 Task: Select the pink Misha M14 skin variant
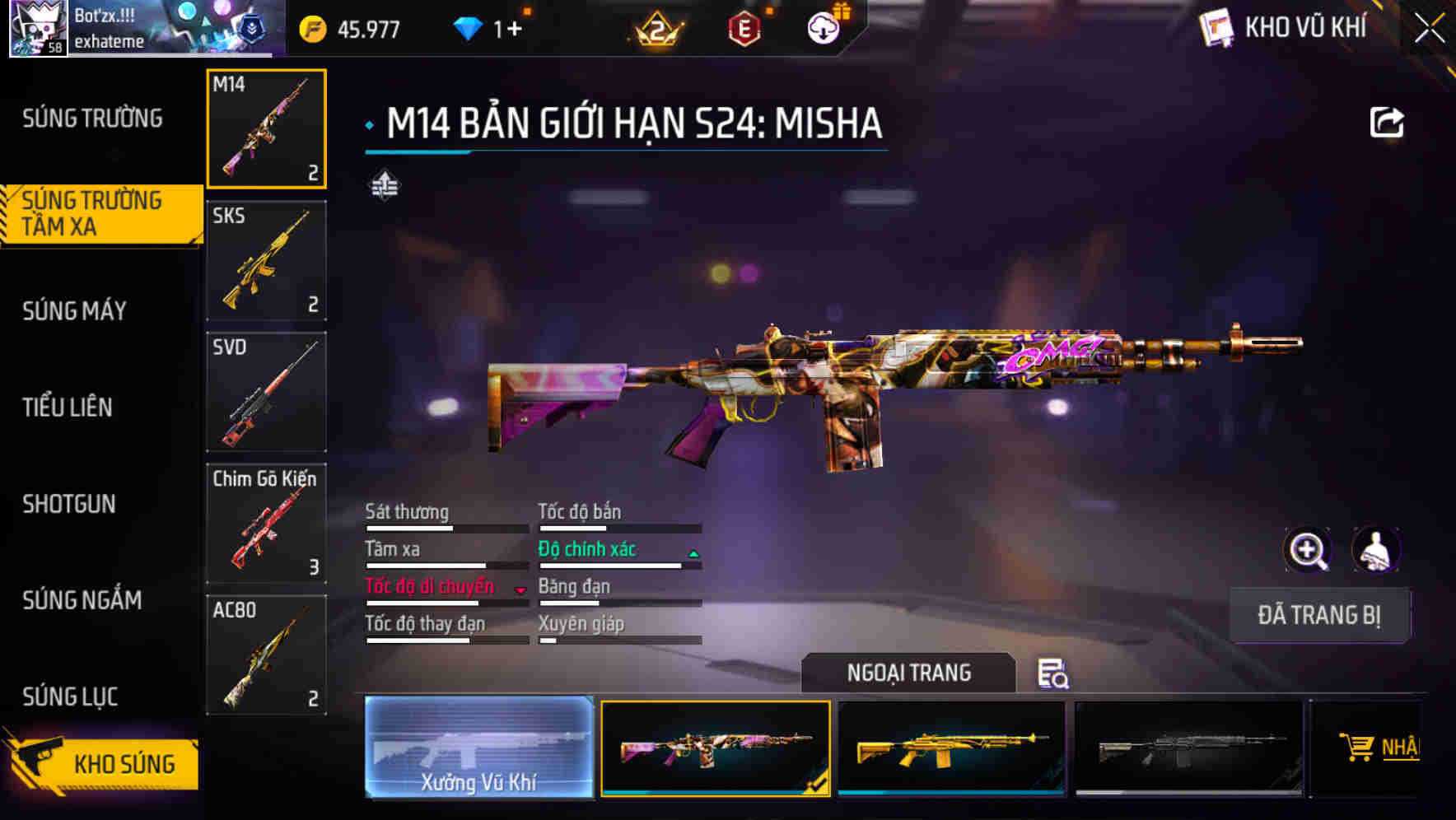716,748
